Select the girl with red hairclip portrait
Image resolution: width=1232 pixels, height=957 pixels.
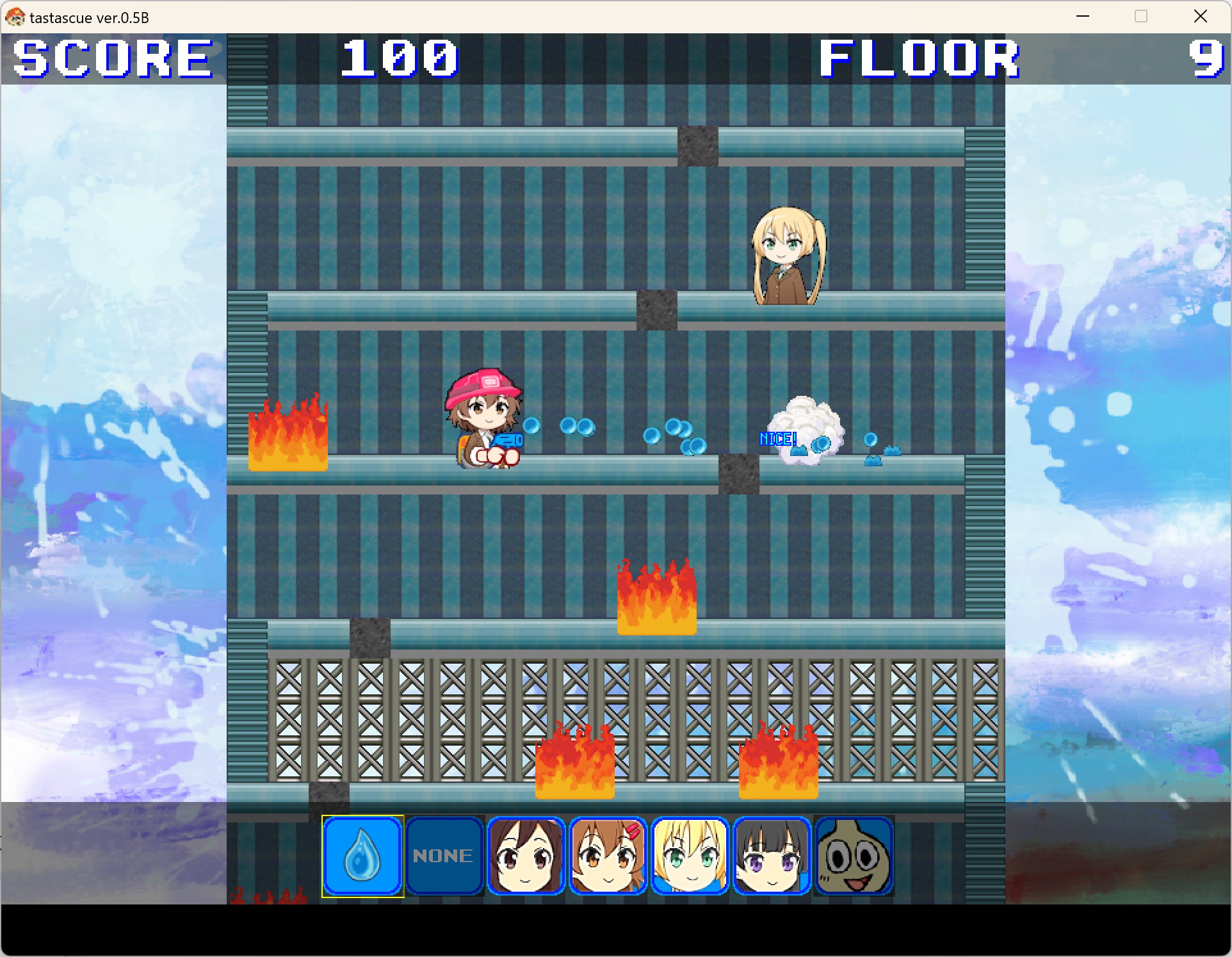608,856
